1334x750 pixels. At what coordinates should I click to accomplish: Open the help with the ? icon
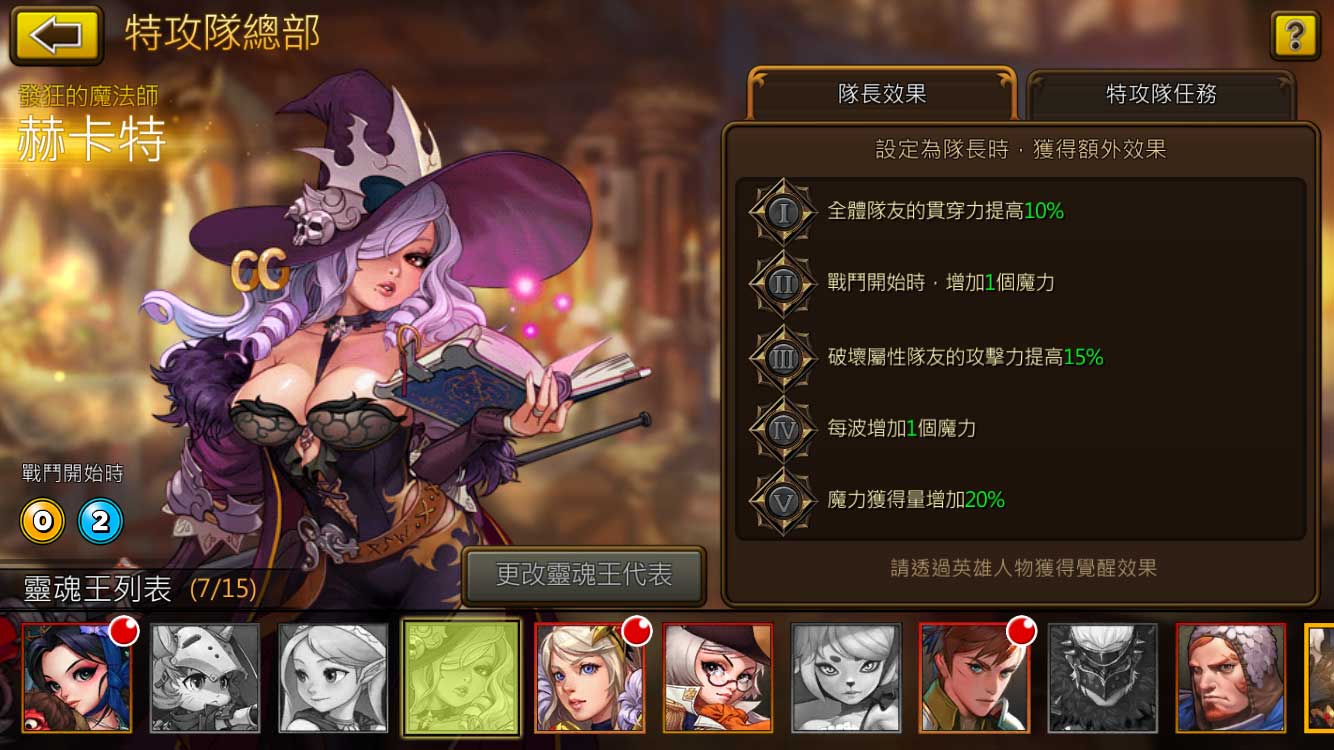point(1295,36)
